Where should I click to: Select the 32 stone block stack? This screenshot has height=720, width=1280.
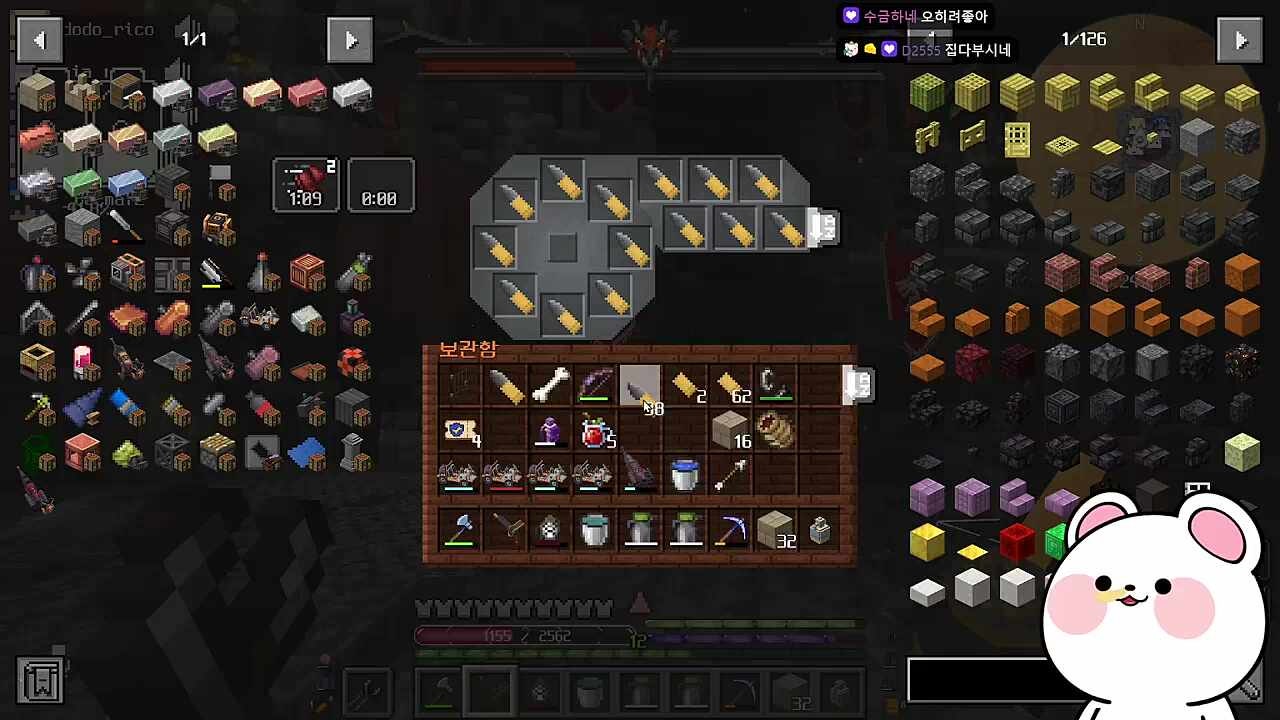(x=776, y=530)
